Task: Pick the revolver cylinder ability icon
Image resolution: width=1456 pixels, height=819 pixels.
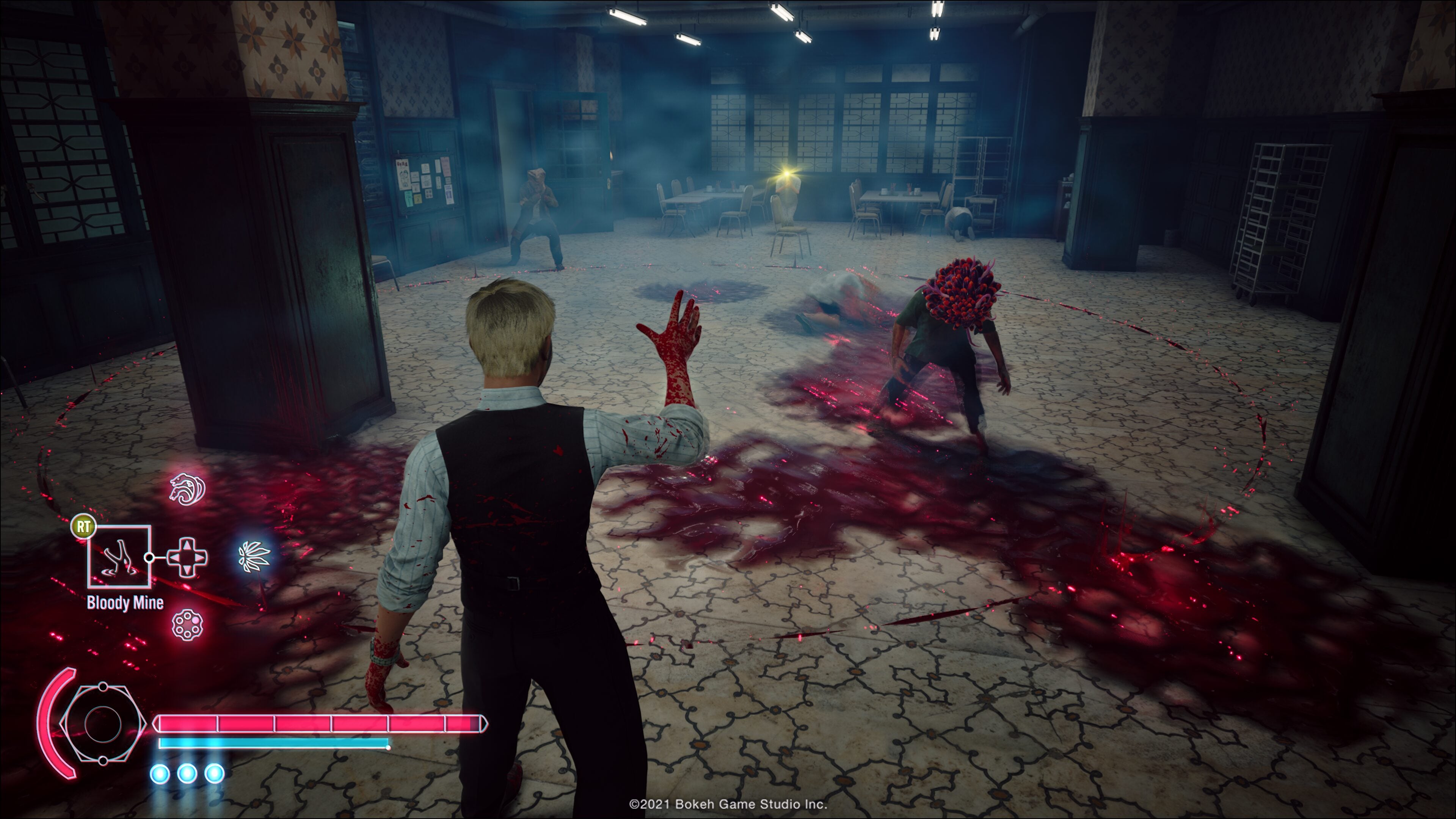Action: [x=187, y=624]
